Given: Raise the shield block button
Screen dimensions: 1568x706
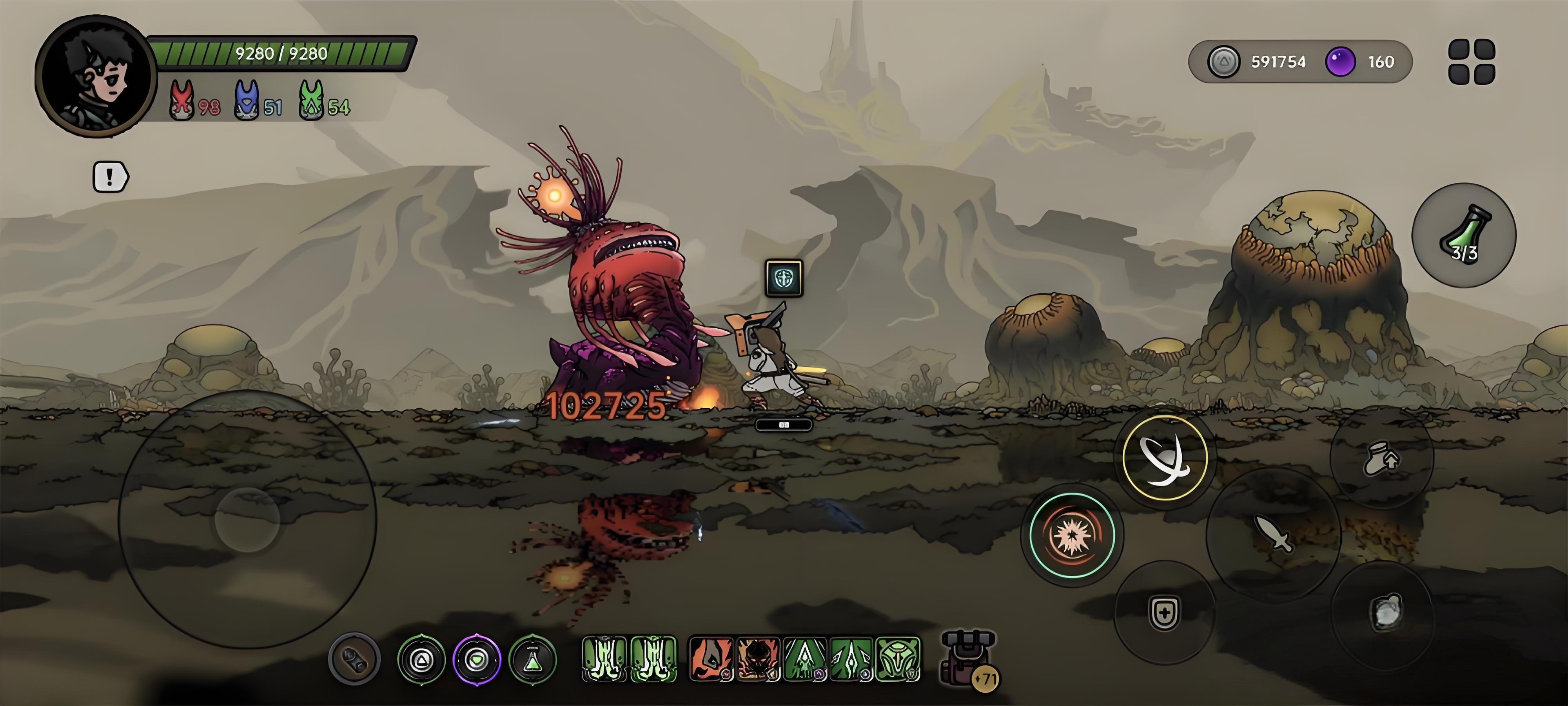Looking at the screenshot, I should pyautogui.click(x=1164, y=612).
